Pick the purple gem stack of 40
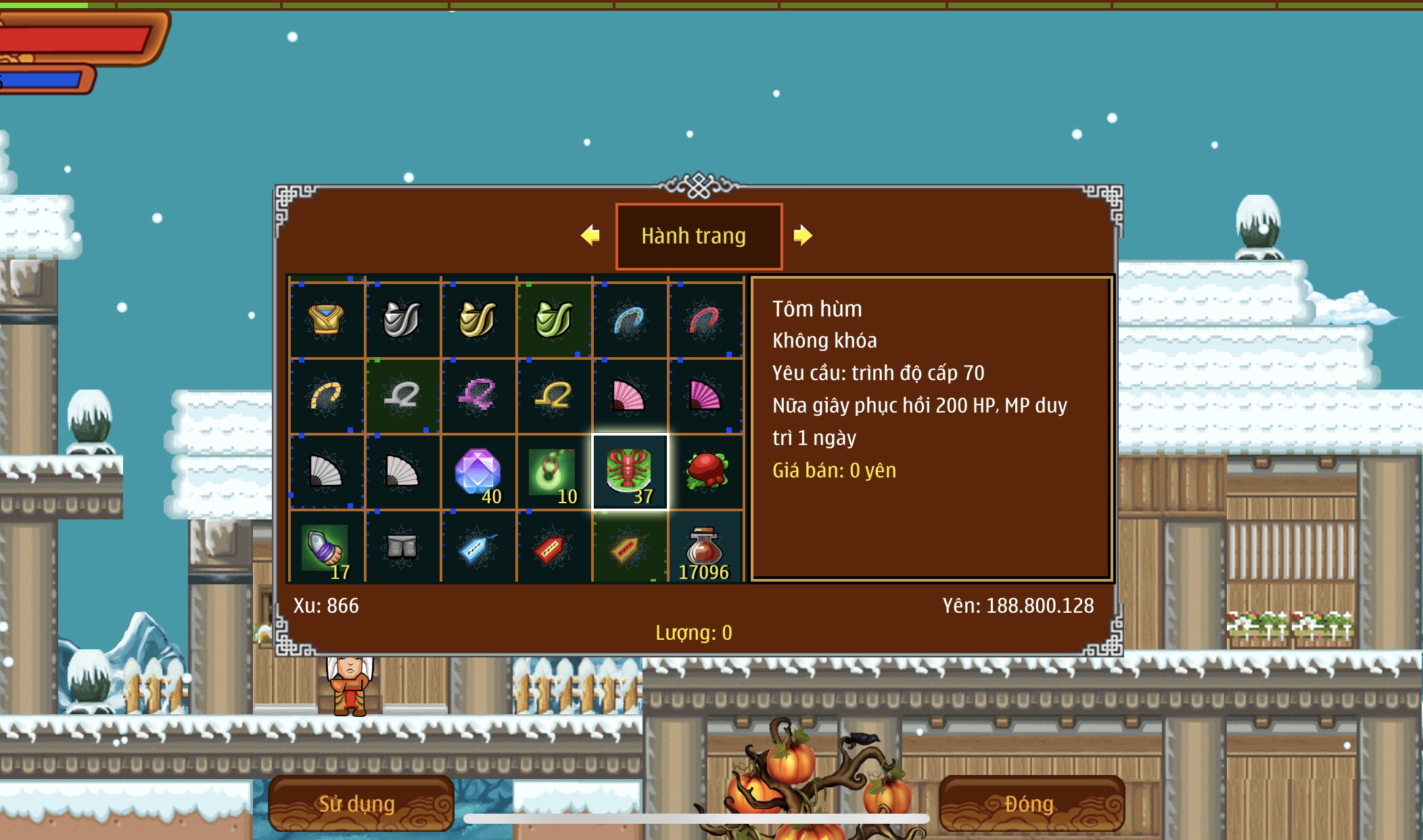Image resolution: width=1423 pixels, height=840 pixels. [x=478, y=471]
